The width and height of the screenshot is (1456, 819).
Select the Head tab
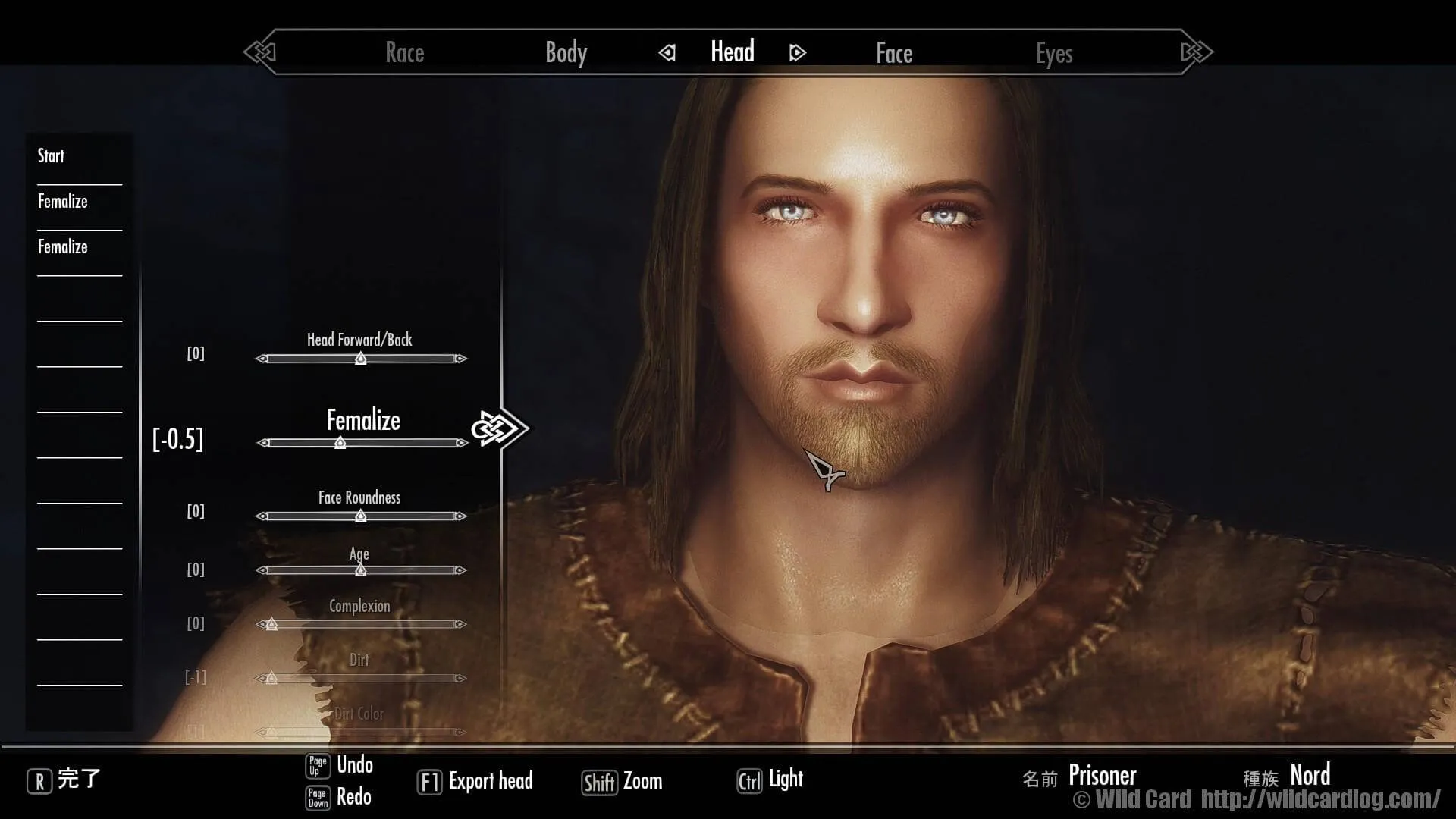click(732, 52)
